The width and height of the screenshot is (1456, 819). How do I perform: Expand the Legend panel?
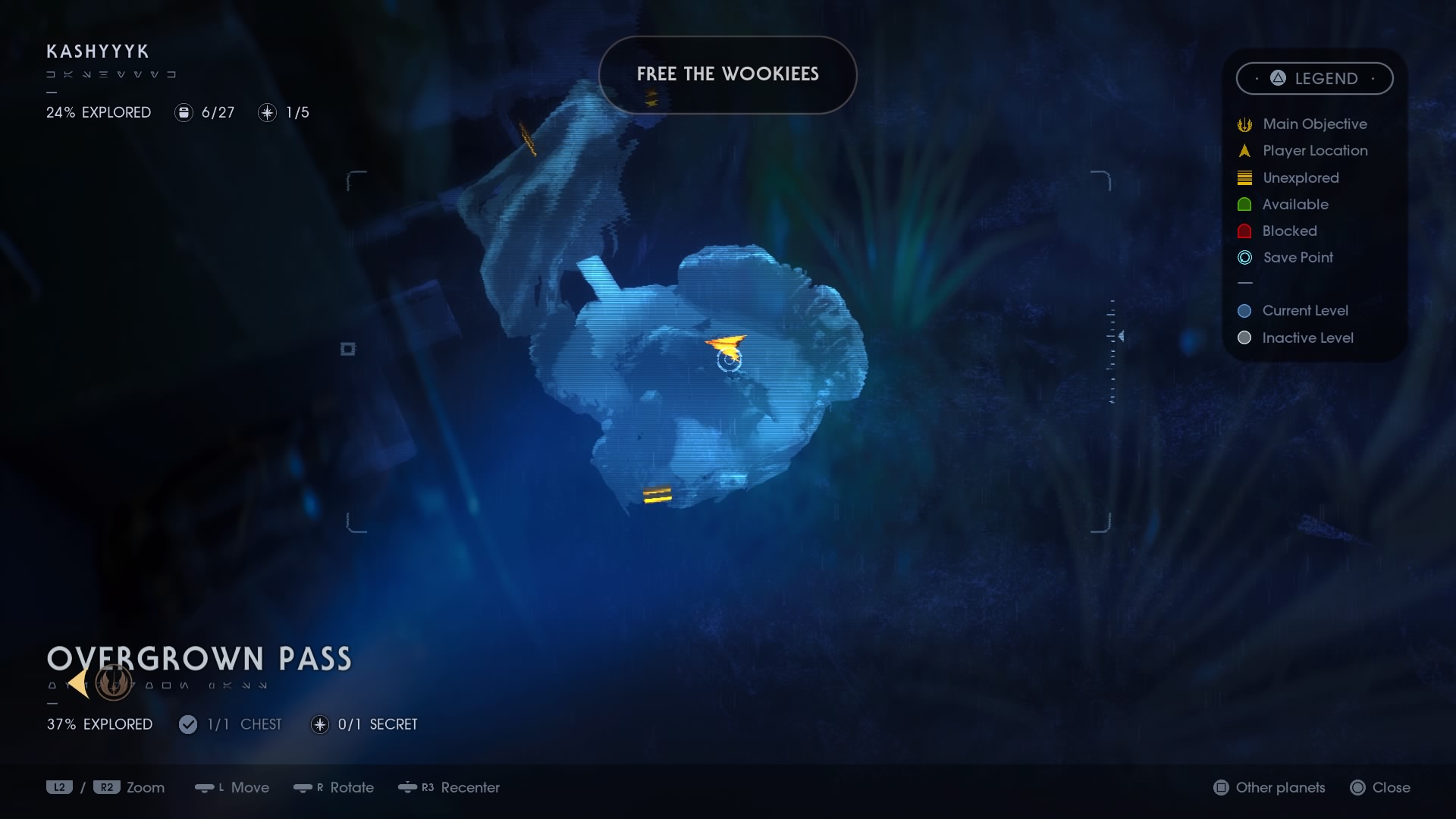[1314, 78]
